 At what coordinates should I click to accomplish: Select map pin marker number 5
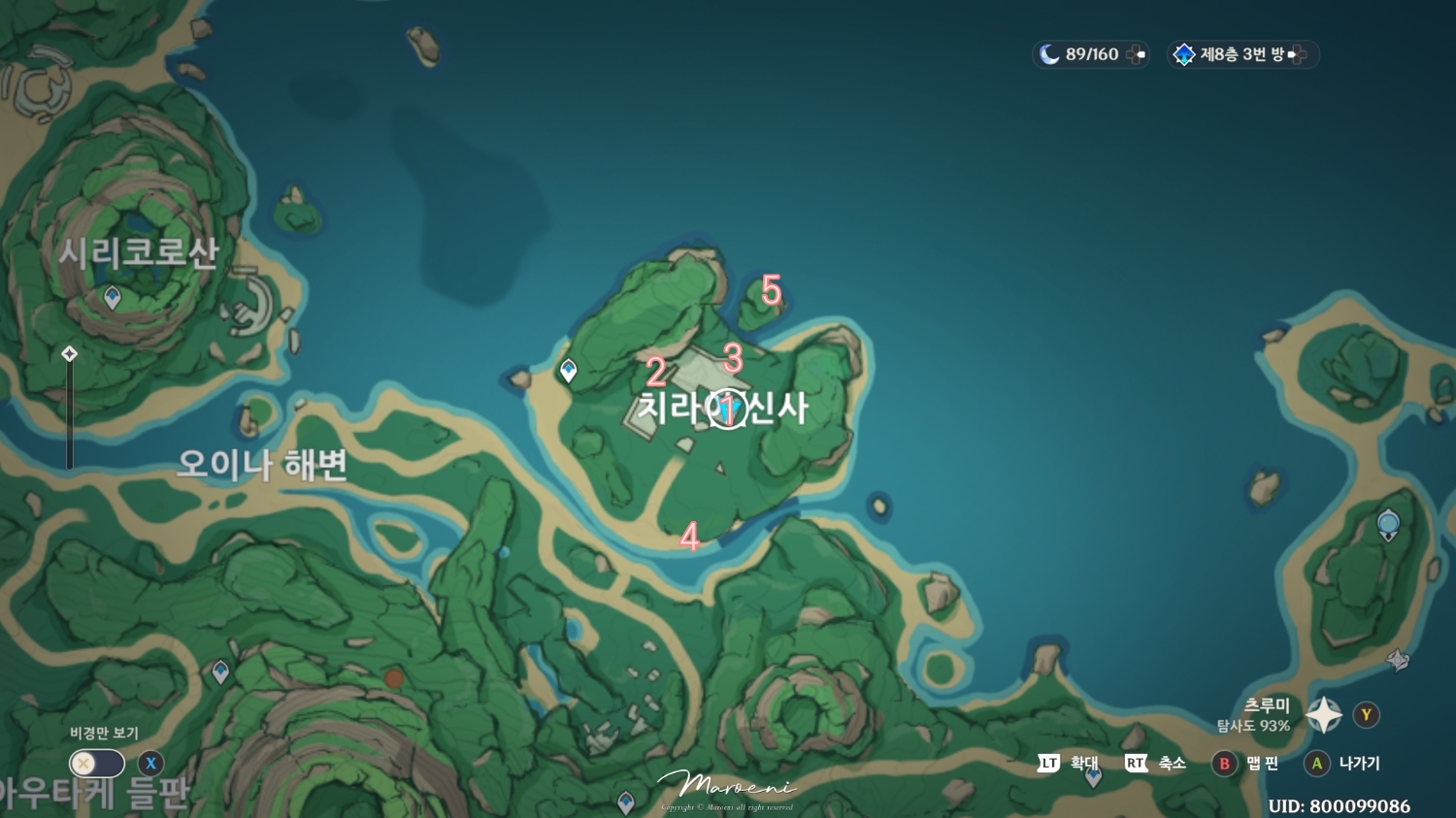coord(770,289)
